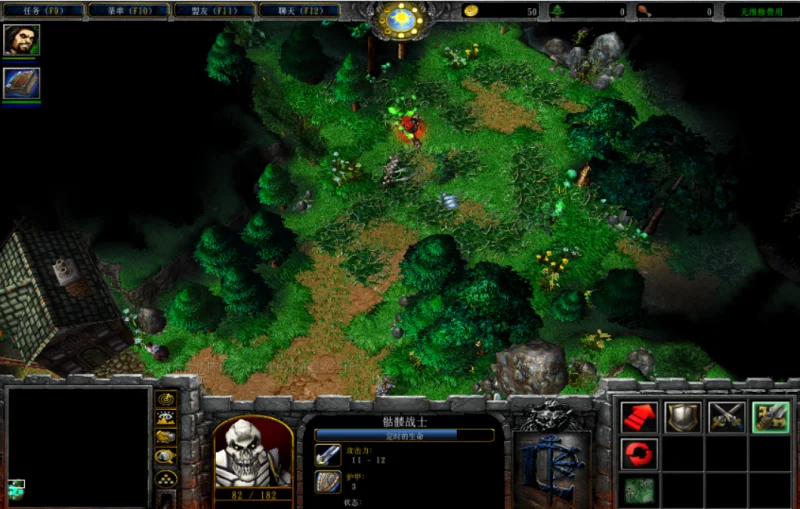Toggle the minimap creep camp display button

(x=166, y=456)
